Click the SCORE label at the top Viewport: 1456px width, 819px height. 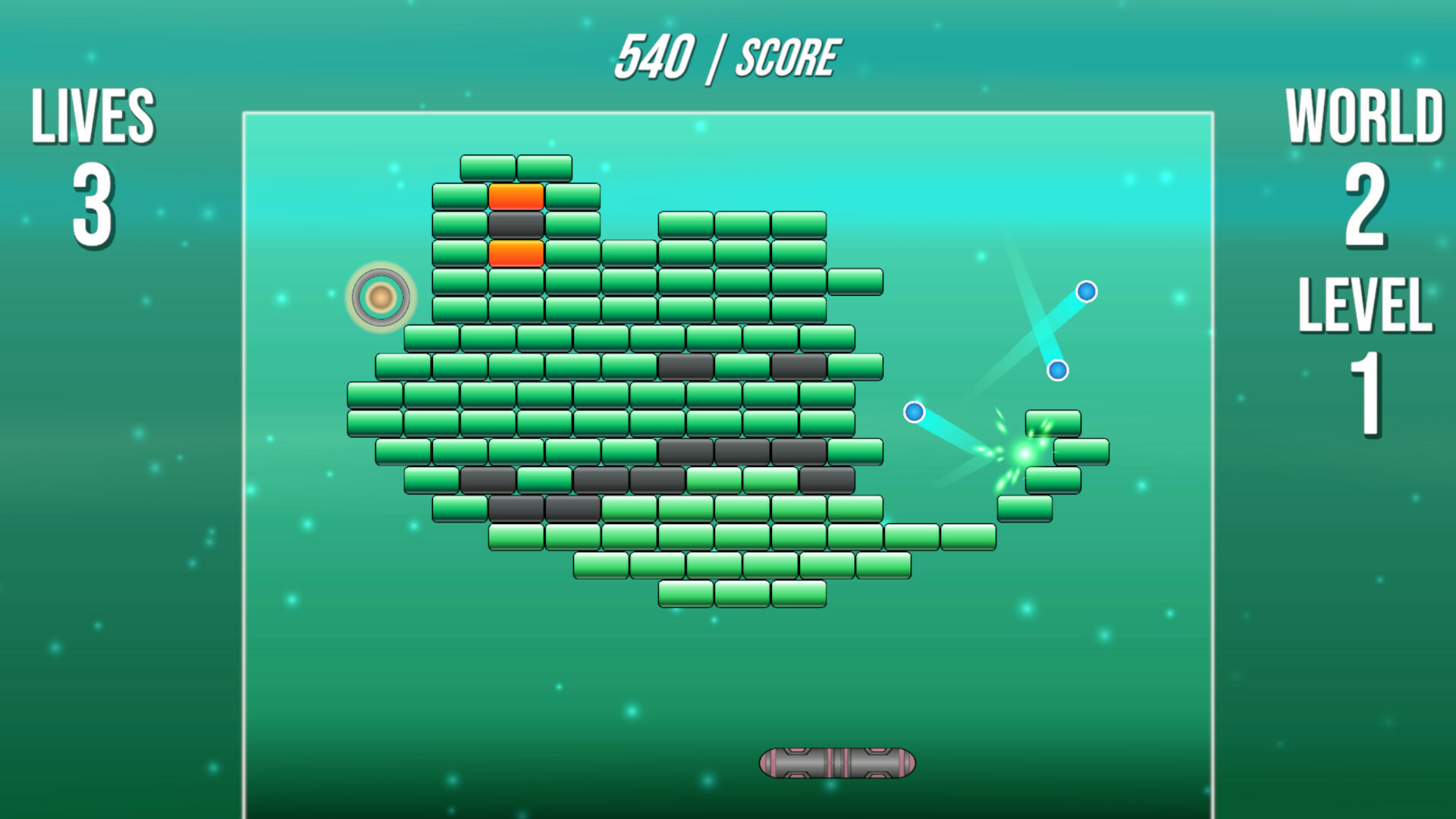coord(789,55)
